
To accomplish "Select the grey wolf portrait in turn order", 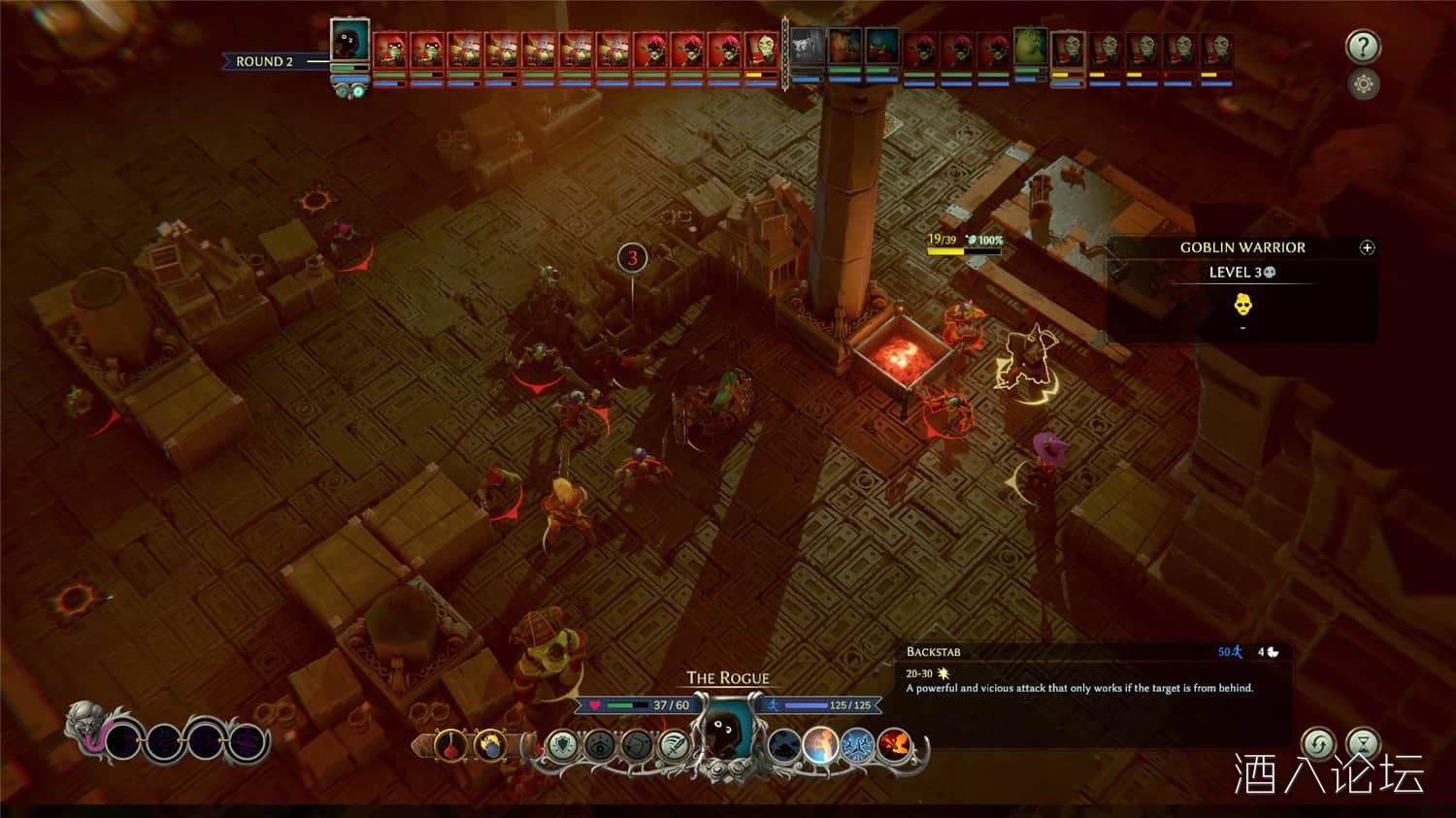I will pyautogui.click(x=808, y=47).
